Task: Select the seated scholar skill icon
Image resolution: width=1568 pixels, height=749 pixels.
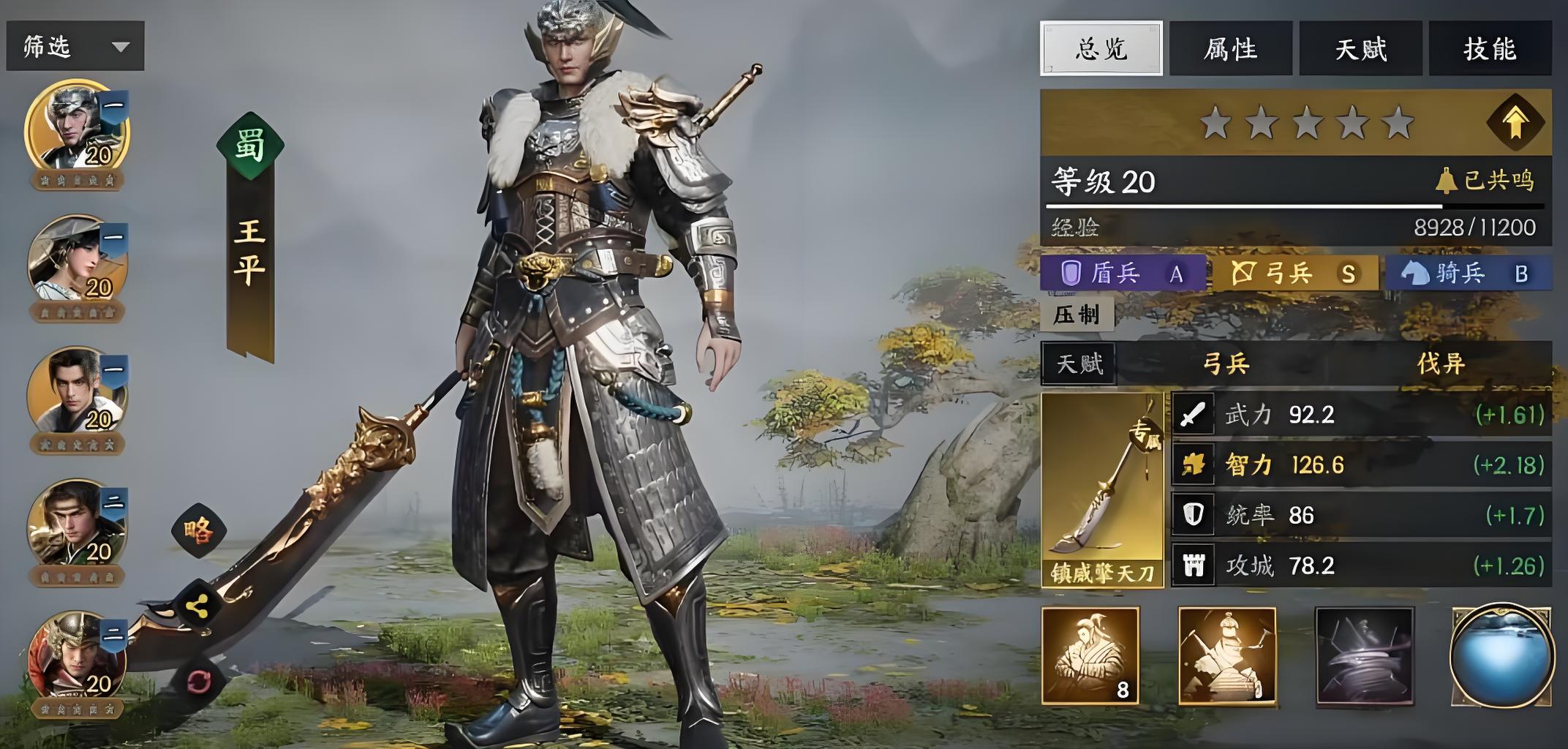Action: 1090,656
